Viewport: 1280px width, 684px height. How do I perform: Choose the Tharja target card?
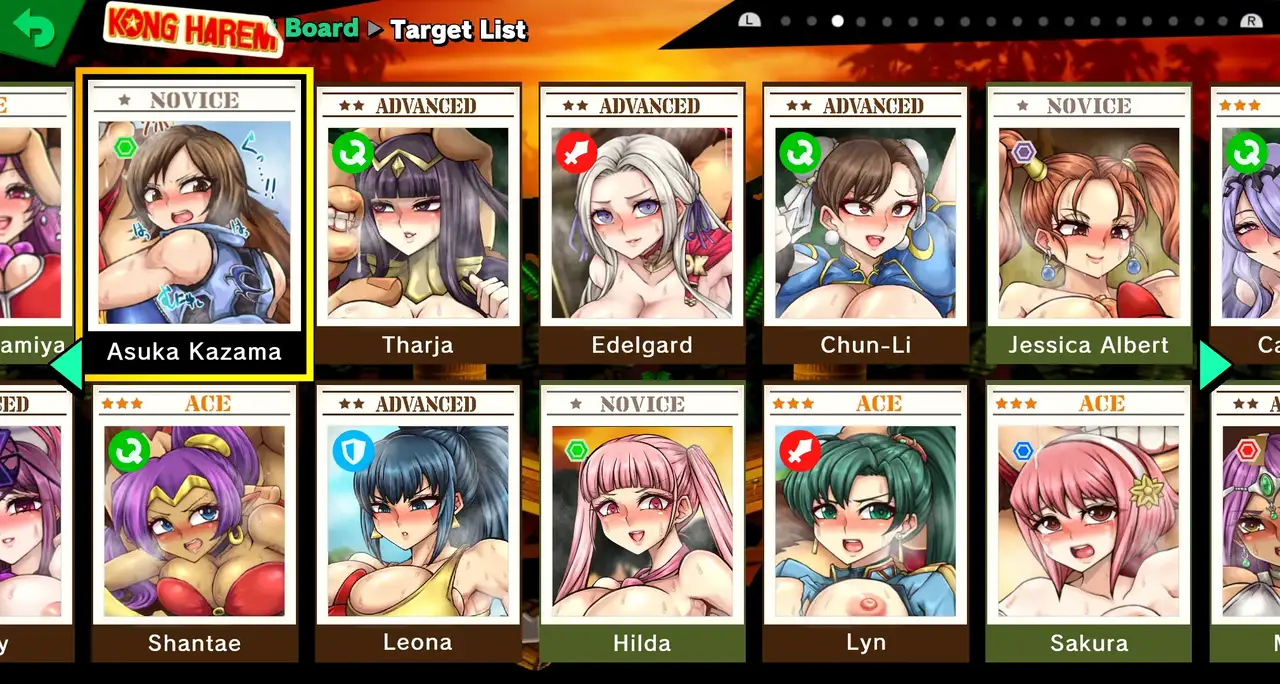418,225
